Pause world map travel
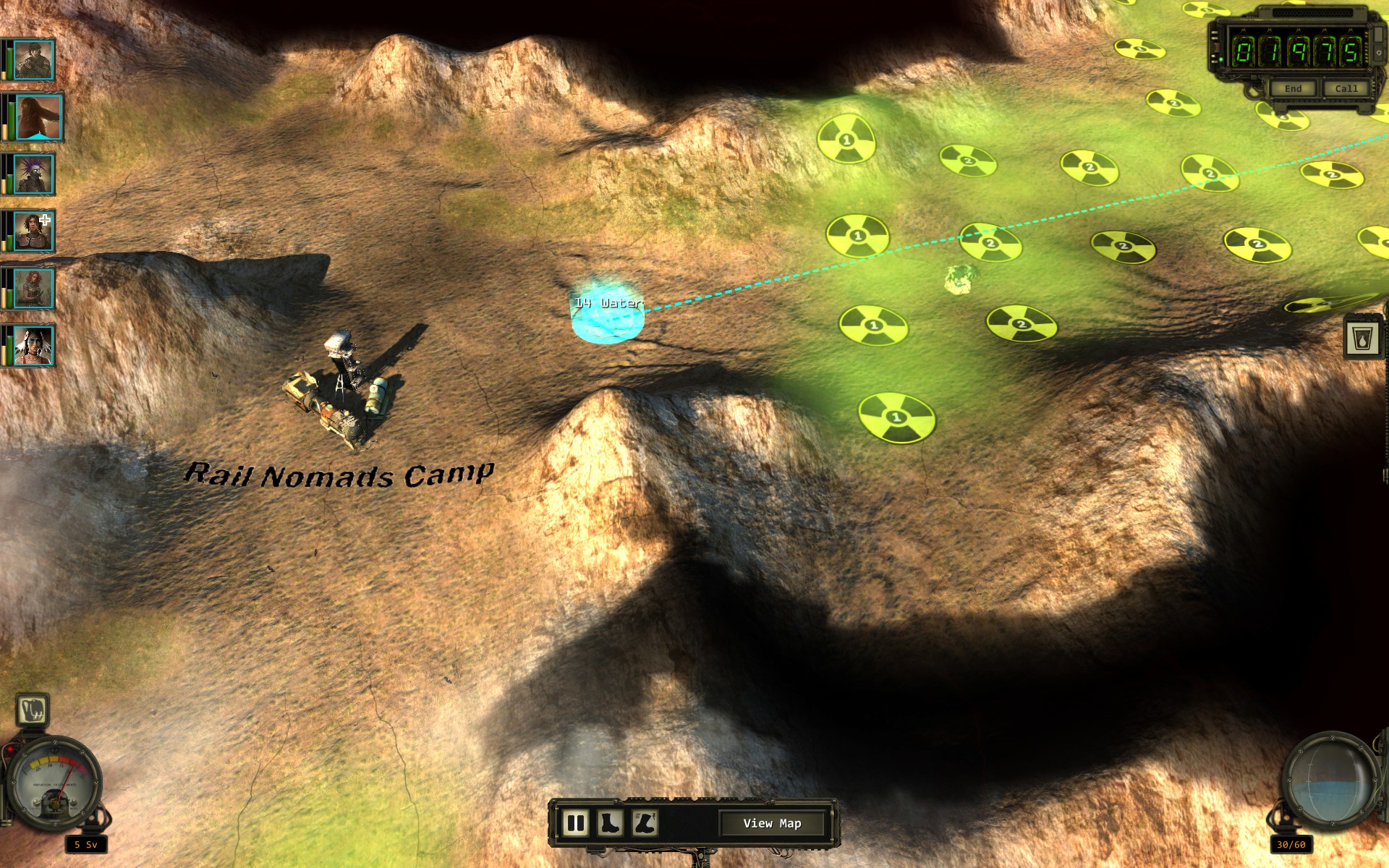This screenshot has width=1389, height=868. 576,823
